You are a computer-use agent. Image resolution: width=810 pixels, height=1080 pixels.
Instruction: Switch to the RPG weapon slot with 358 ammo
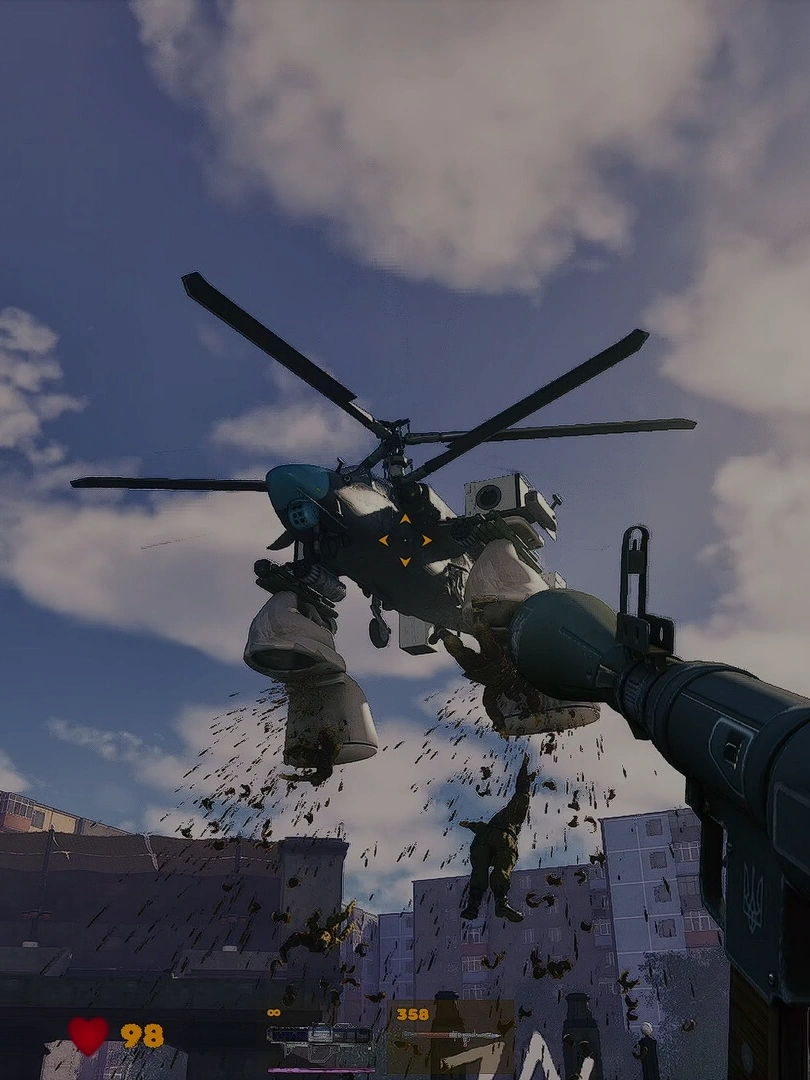[x=450, y=1037]
